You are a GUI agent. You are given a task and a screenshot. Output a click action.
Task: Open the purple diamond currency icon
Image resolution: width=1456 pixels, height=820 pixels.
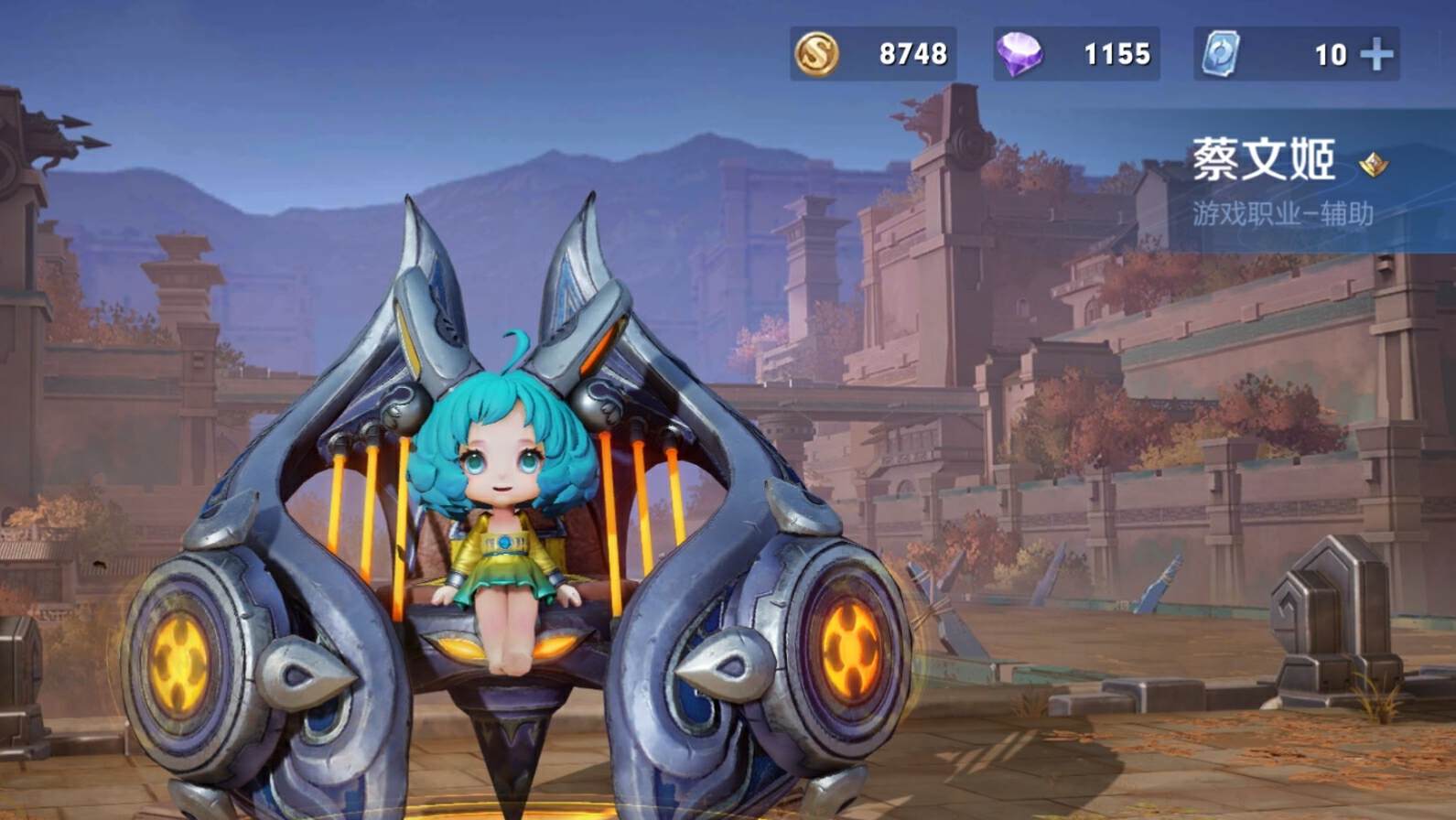1019,54
